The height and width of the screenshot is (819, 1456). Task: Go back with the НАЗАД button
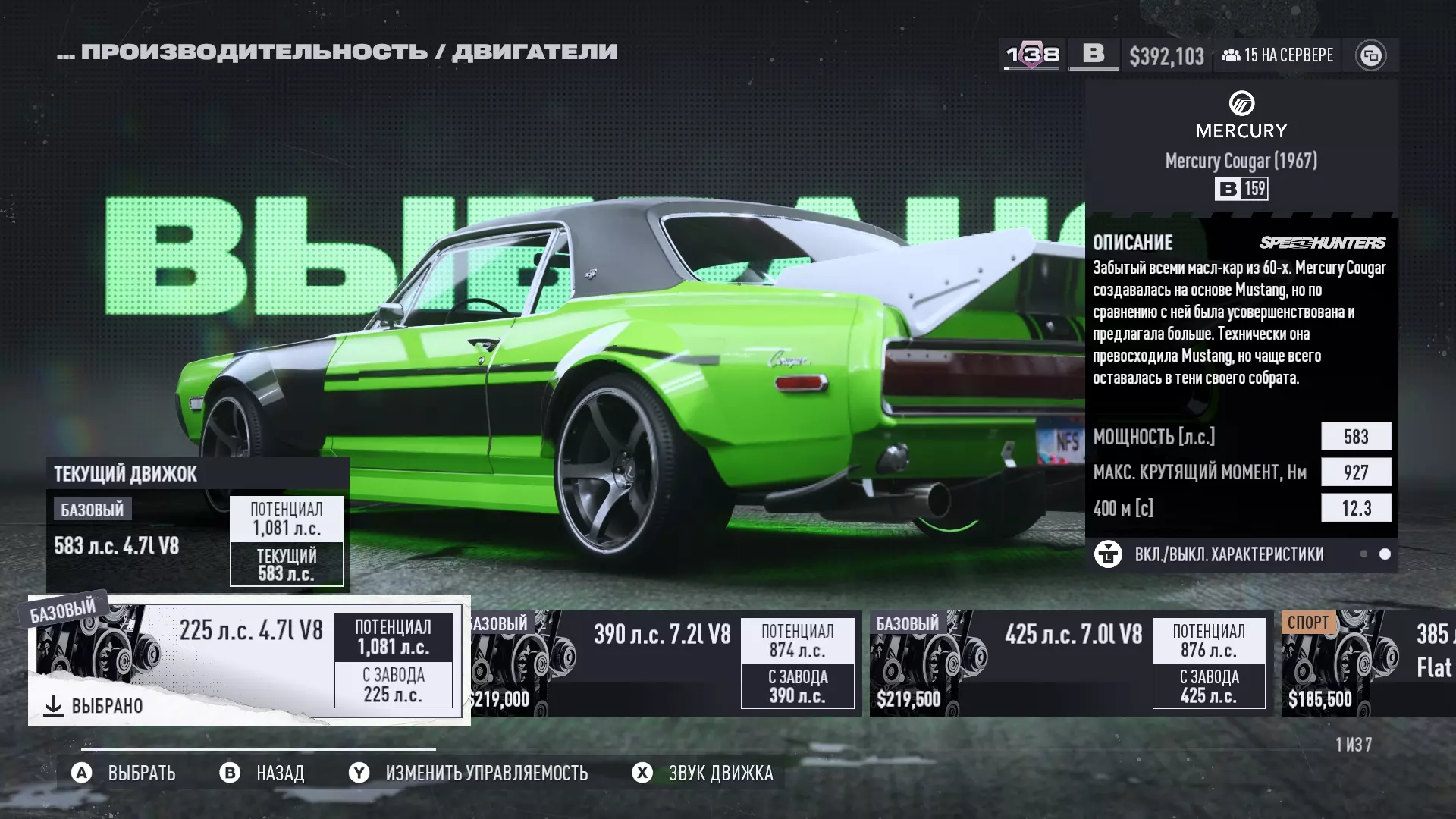coord(262,773)
